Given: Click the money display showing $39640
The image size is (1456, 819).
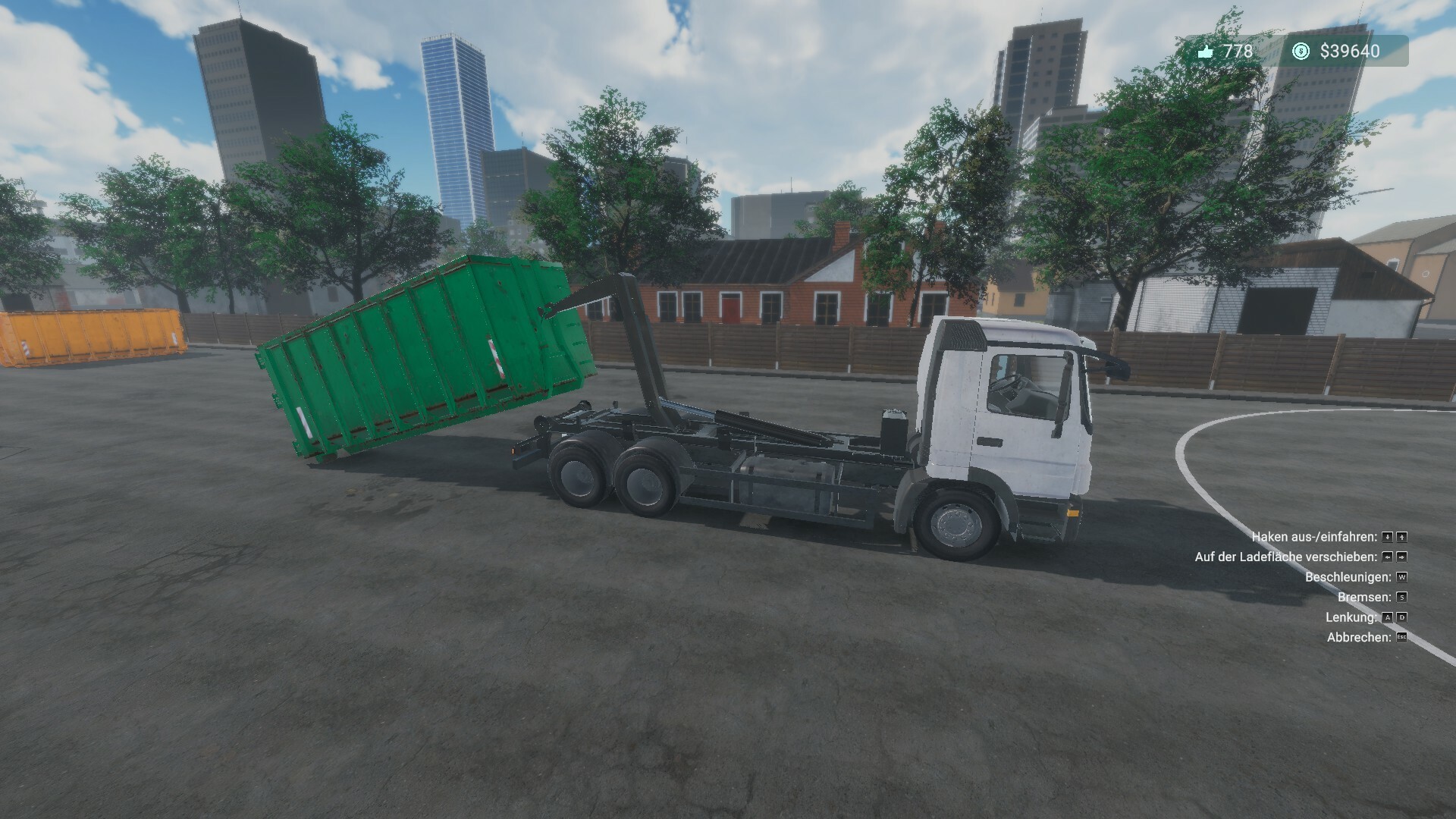Looking at the screenshot, I should coord(1349,52).
